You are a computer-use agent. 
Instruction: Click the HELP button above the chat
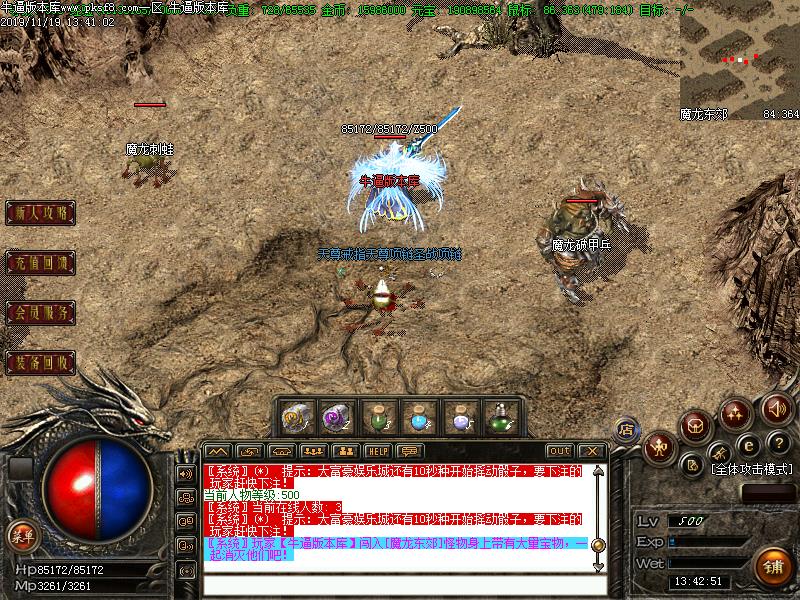click(x=377, y=451)
